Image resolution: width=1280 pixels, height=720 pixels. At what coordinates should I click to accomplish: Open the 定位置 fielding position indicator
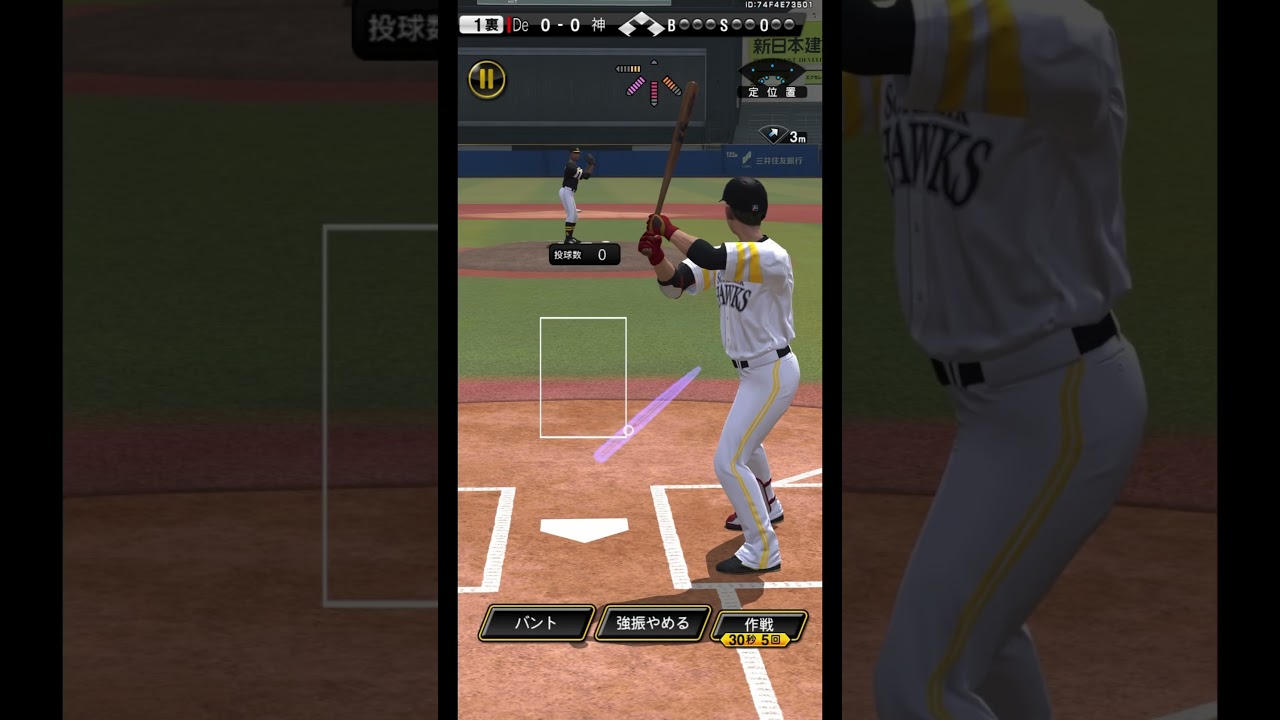(772, 79)
